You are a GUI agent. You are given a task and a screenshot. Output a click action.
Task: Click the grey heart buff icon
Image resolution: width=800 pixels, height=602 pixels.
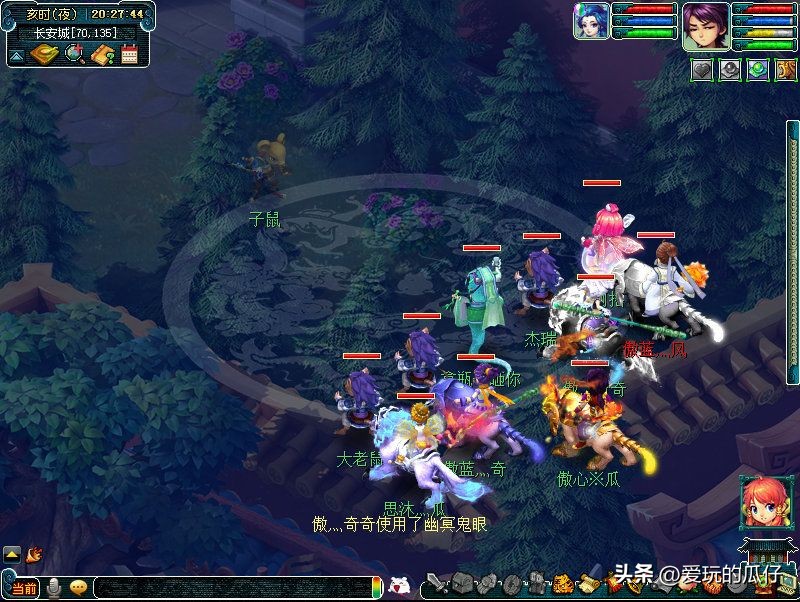(701, 70)
